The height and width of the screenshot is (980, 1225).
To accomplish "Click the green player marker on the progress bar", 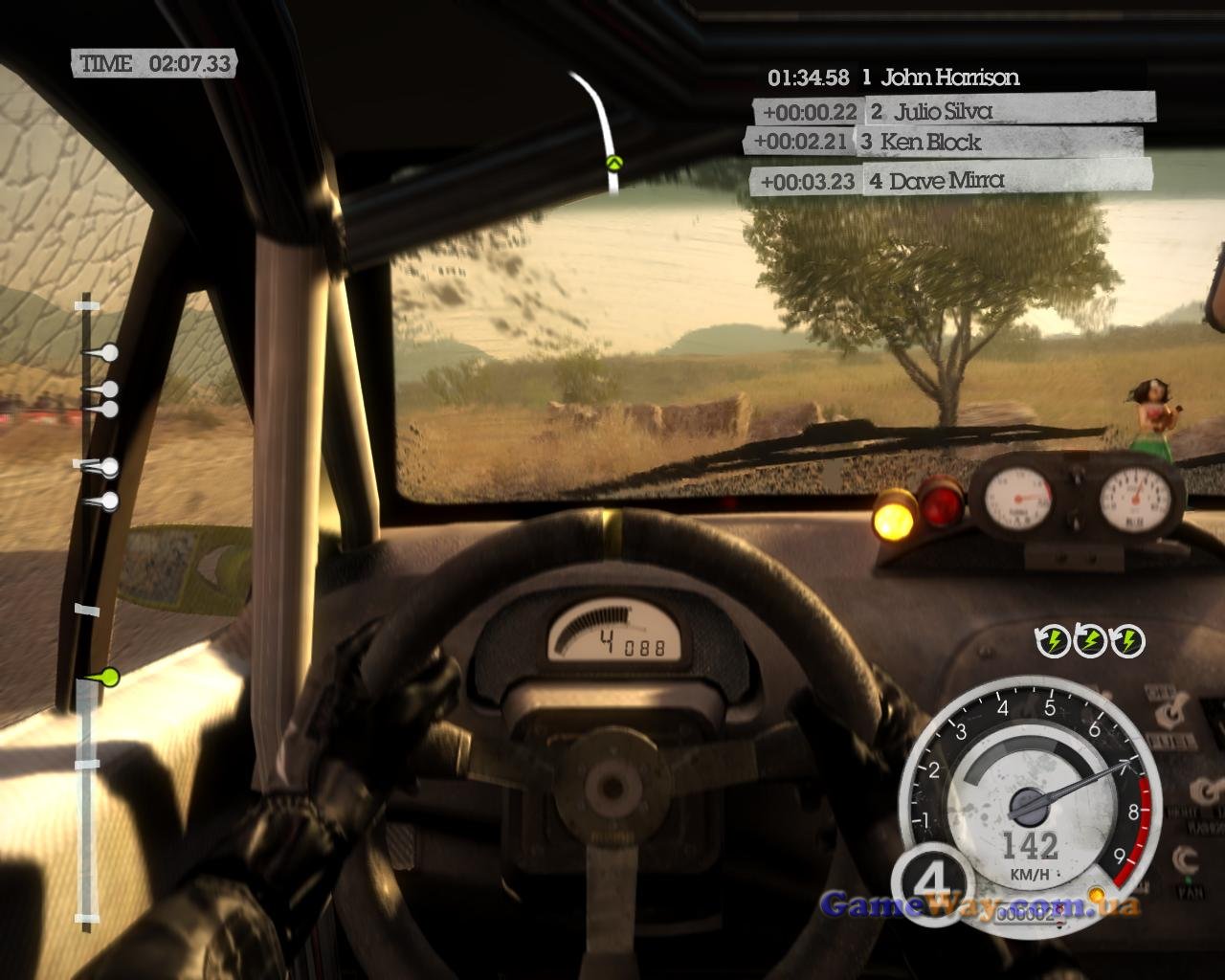I will (110, 679).
